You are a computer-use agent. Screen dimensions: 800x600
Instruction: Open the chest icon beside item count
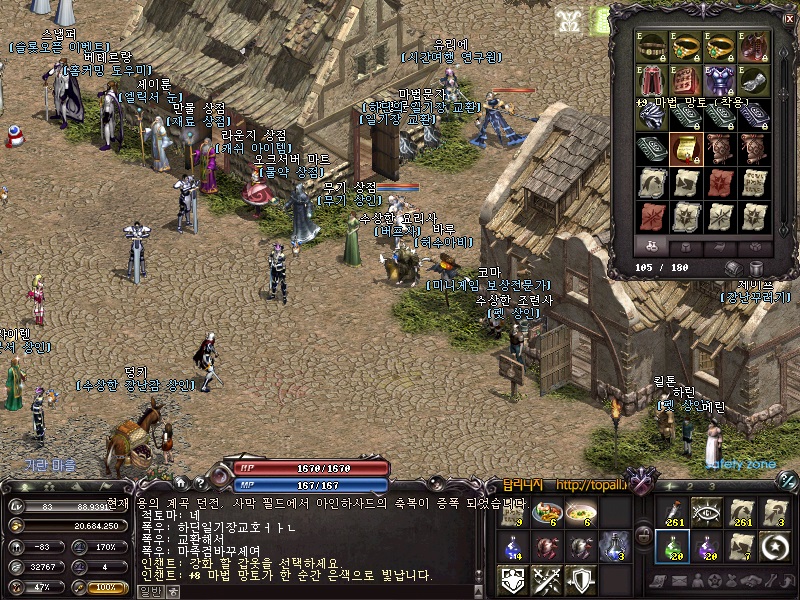[x=733, y=268]
